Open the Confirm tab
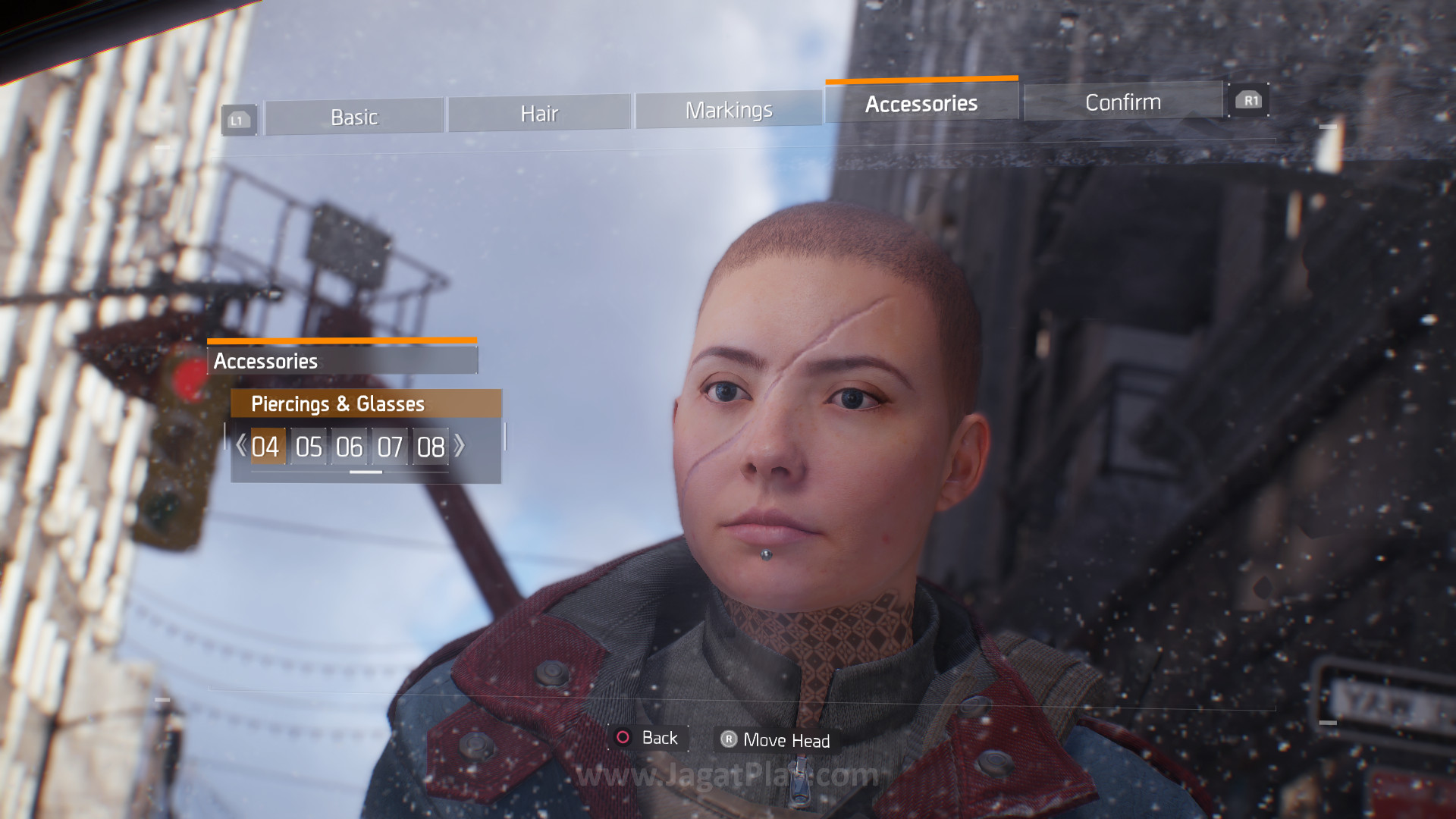1456x819 pixels. click(x=1123, y=102)
